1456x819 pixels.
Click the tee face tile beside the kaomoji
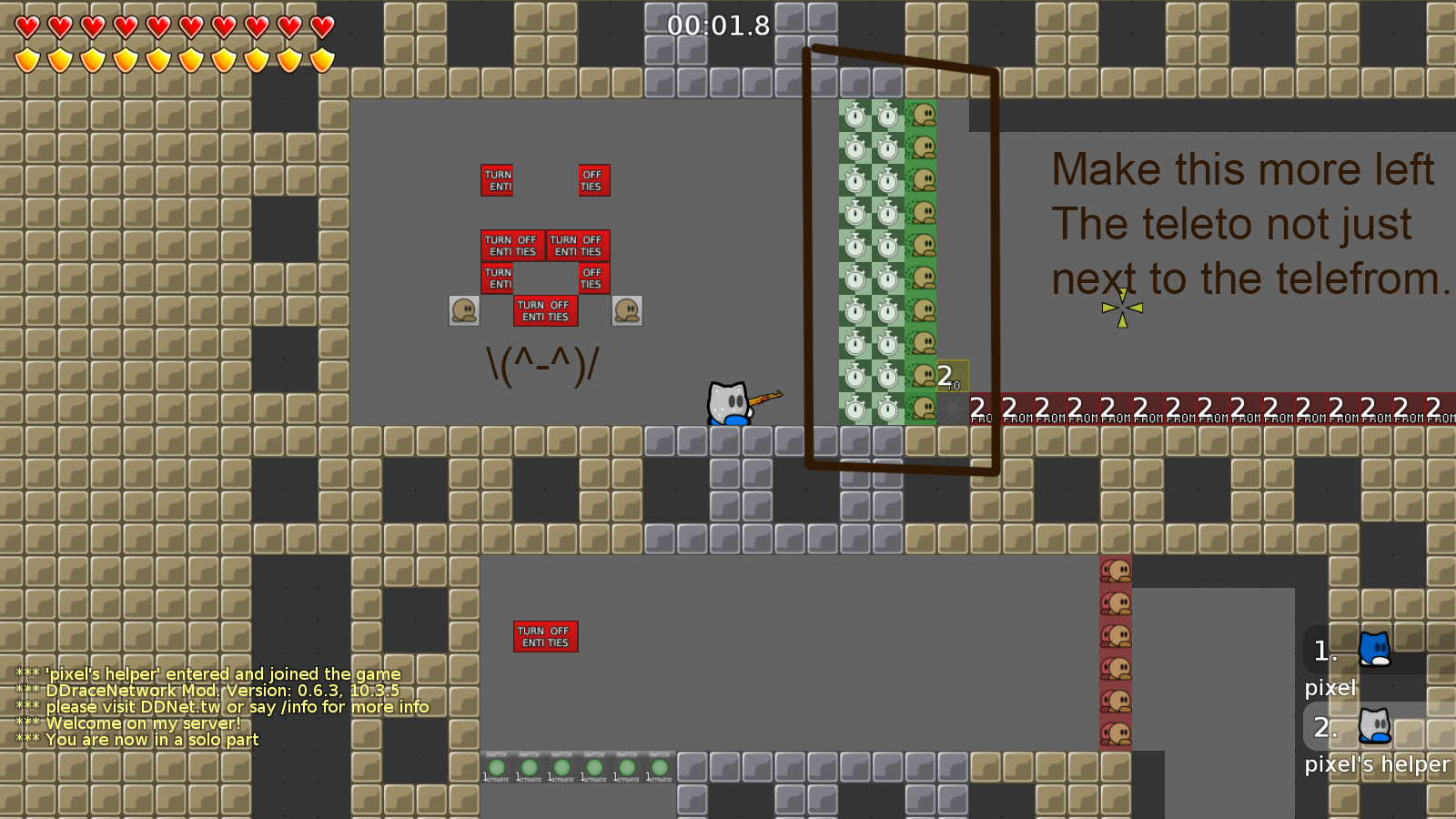[464, 310]
